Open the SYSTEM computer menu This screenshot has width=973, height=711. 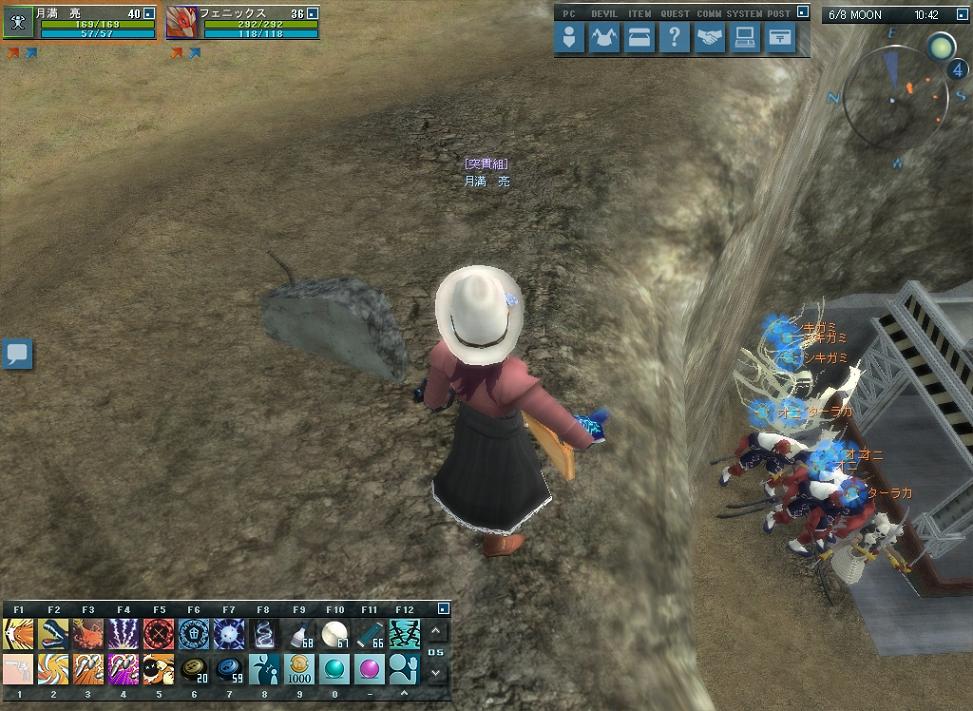[745, 38]
